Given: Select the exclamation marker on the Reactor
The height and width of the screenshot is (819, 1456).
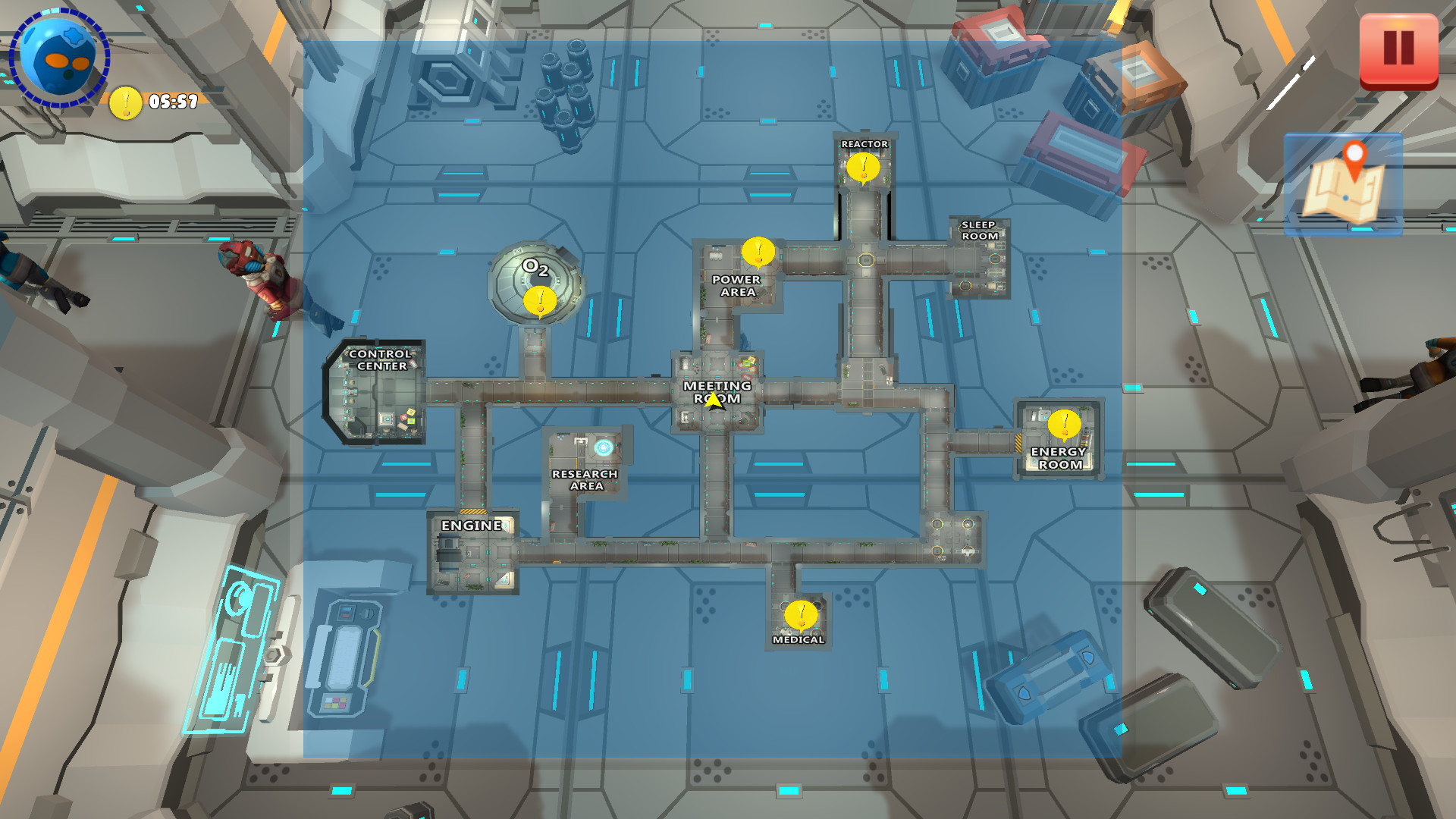Looking at the screenshot, I should pyautogui.click(x=863, y=168).
